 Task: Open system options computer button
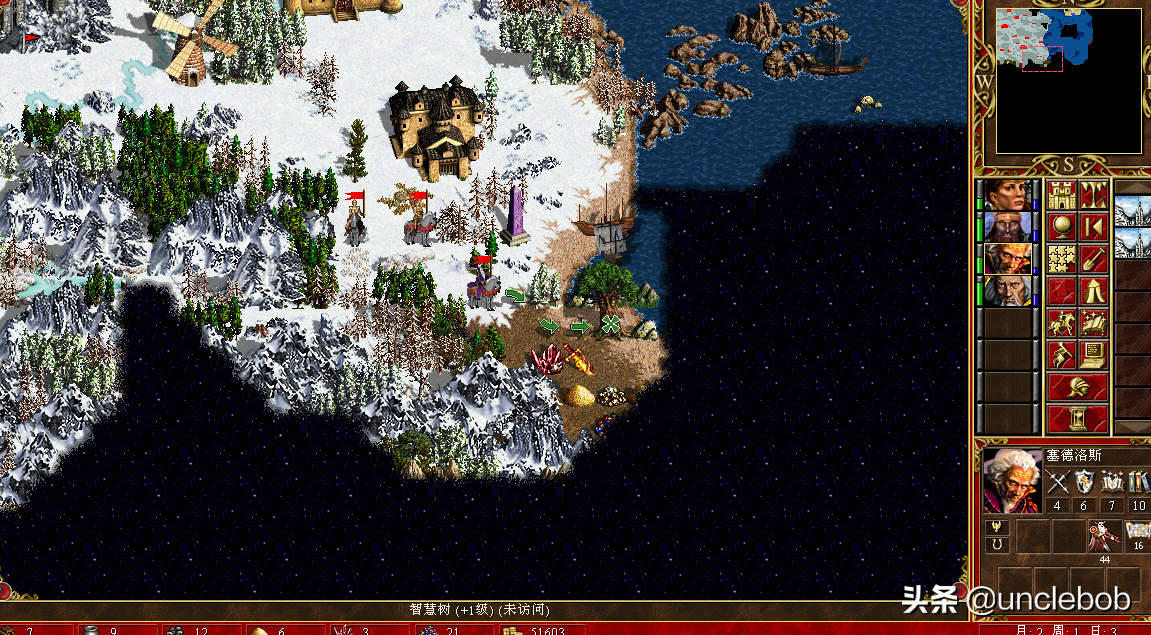[1094, 354]
